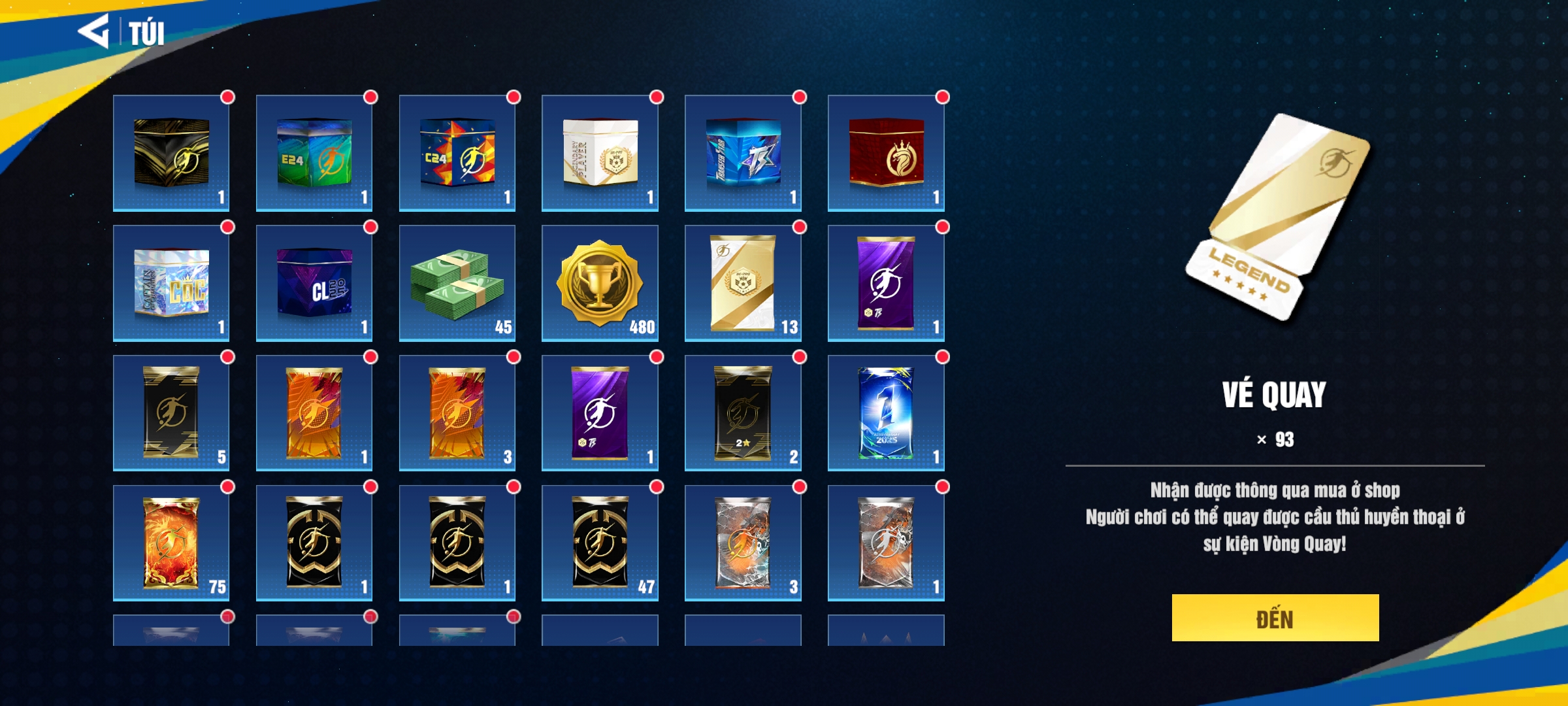Select the black and gold box item
The width and height of the screenshot is (1568, 706).
171,153
